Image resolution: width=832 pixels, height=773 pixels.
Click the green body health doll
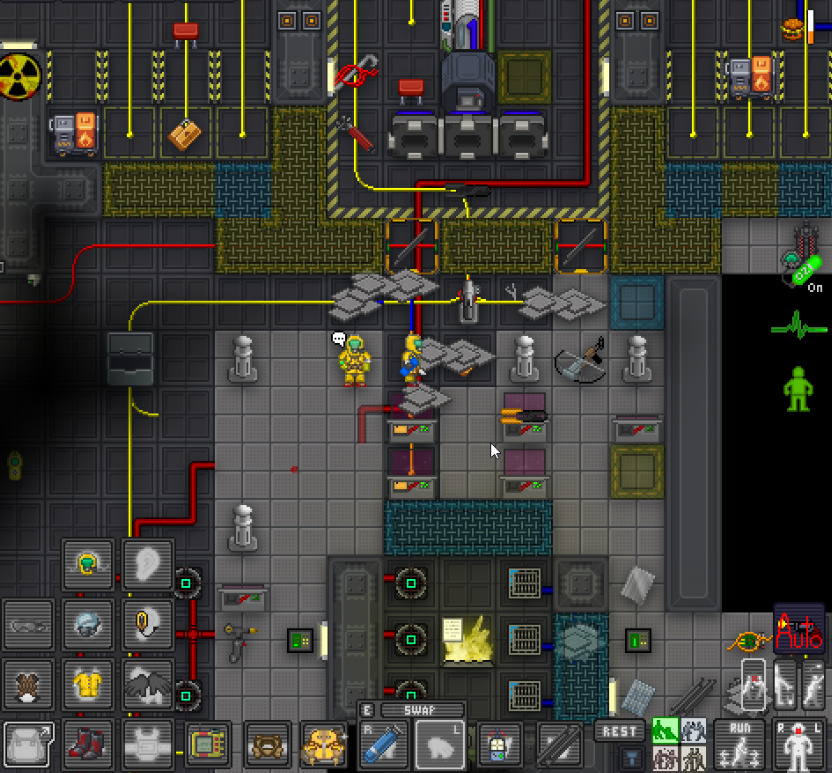[797, 388]
